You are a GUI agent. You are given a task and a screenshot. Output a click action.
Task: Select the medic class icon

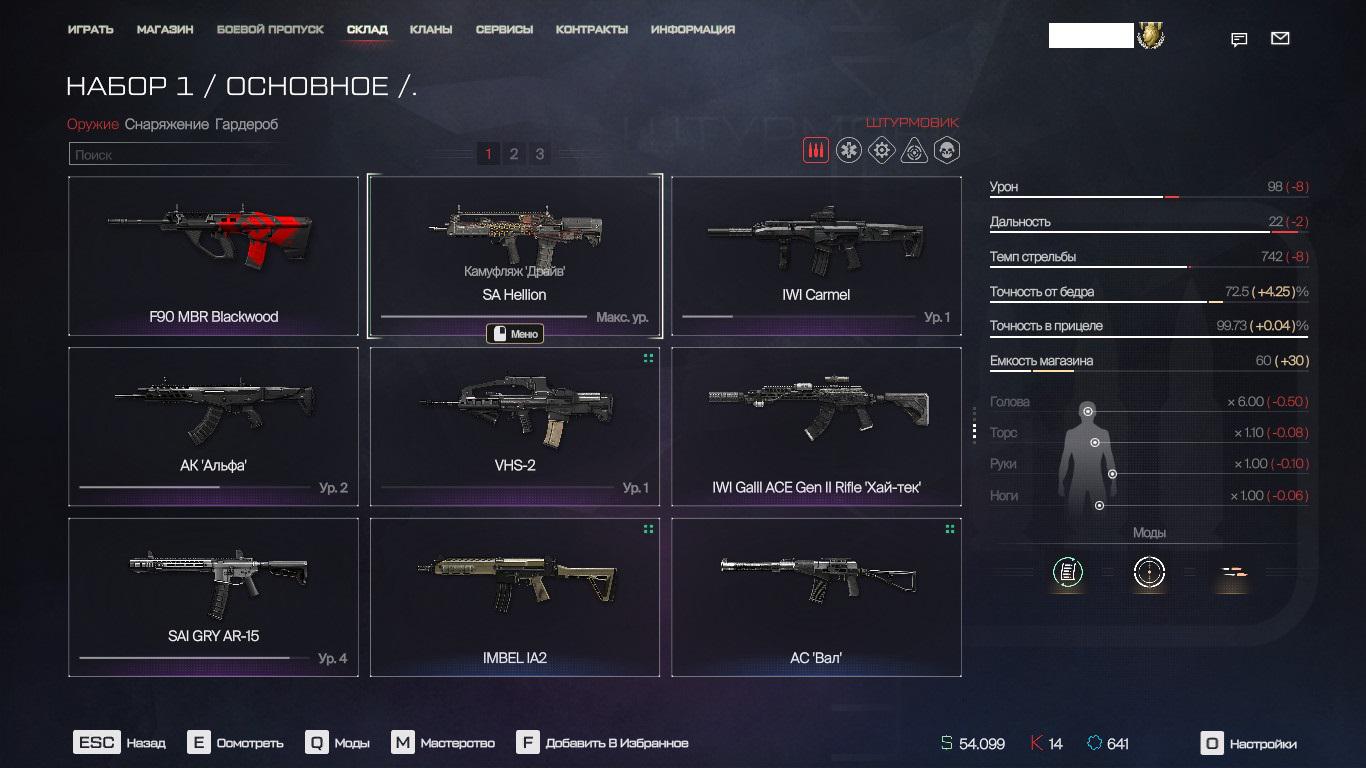point(849,151)
